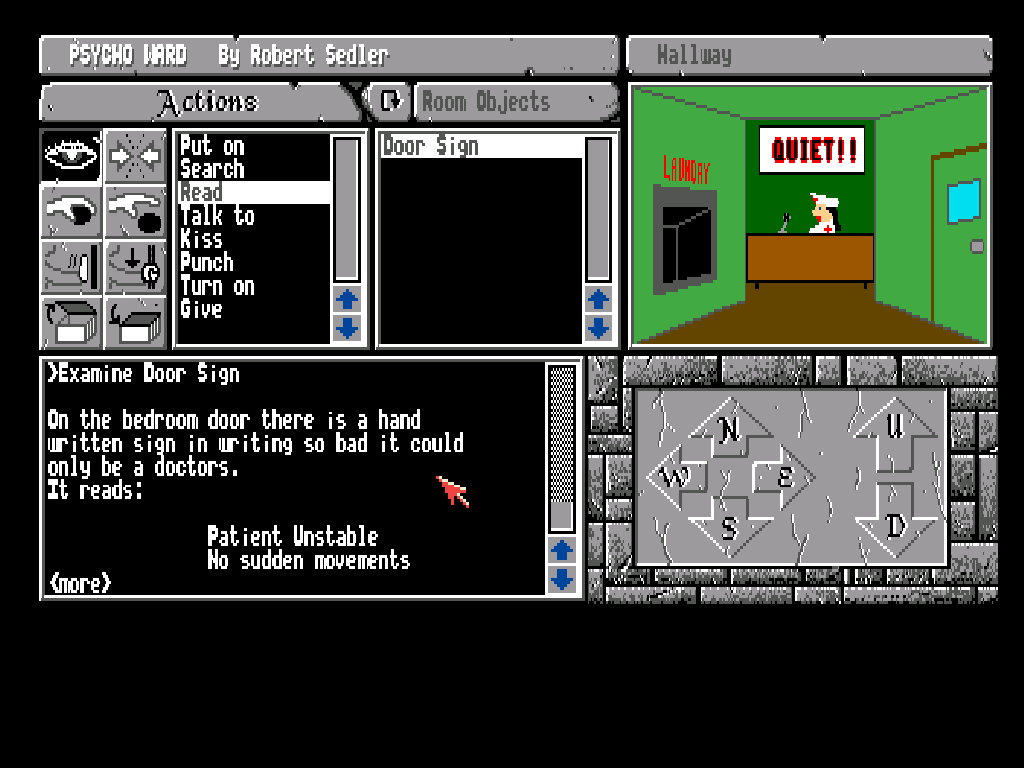The width and height of the screenshot is (1024, 768).
Task: Click the Room Objects switch arrow button
Action: (389, 100)
